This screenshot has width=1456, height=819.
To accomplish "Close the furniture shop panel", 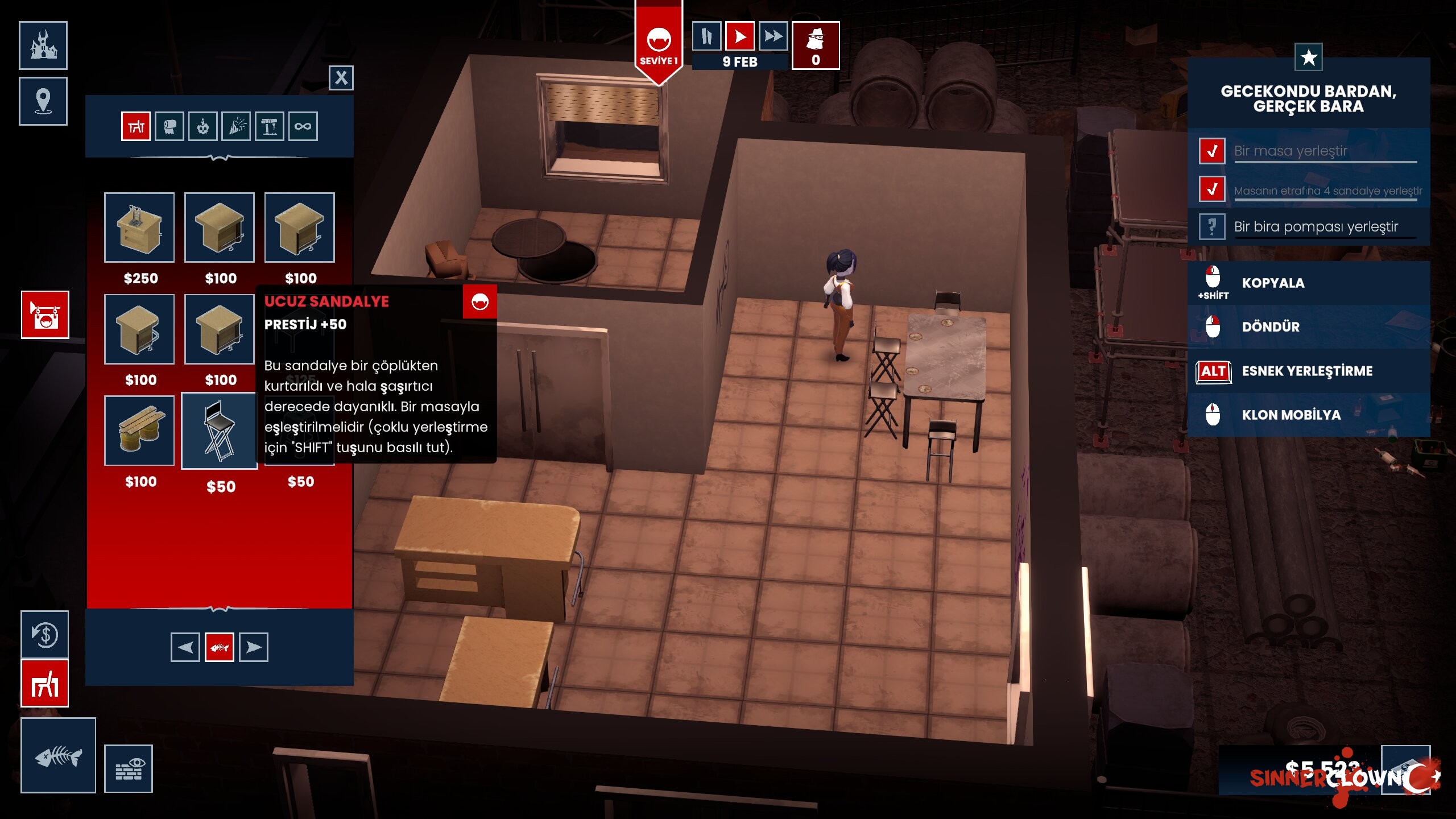I will [341, 78].
